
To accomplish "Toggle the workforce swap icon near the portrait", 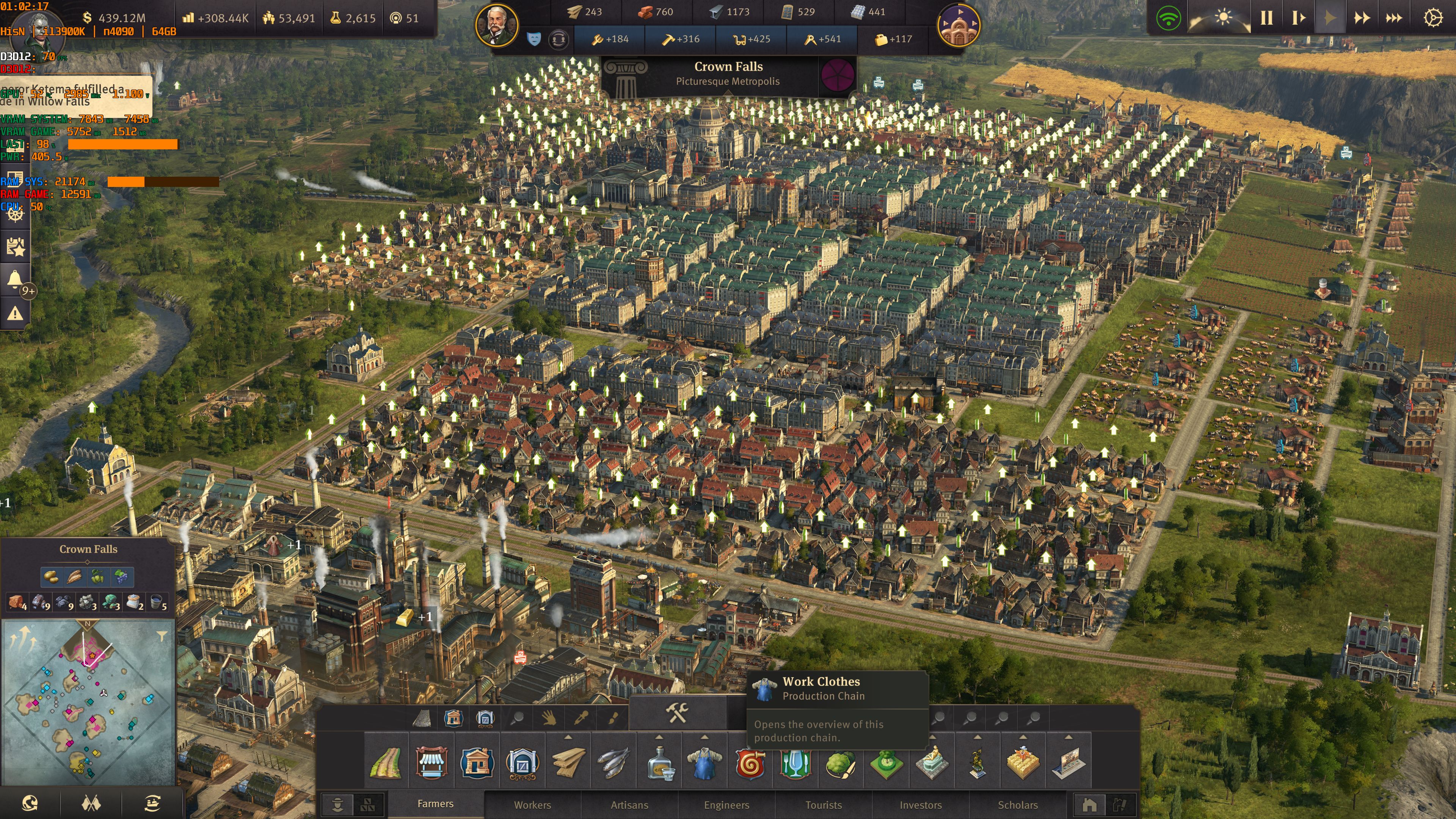I will coord(559,40).
